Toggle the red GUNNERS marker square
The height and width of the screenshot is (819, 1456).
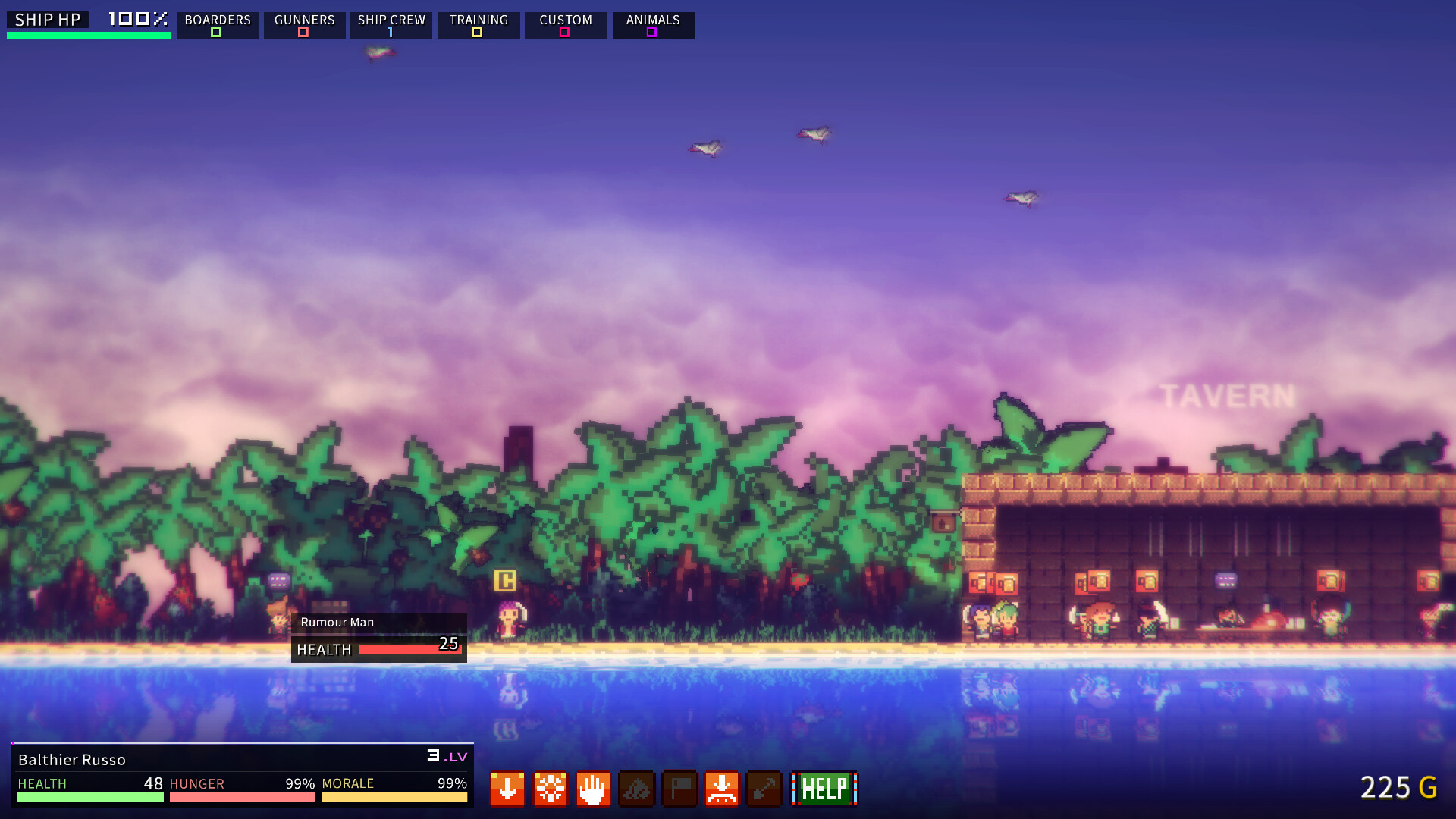303,33
